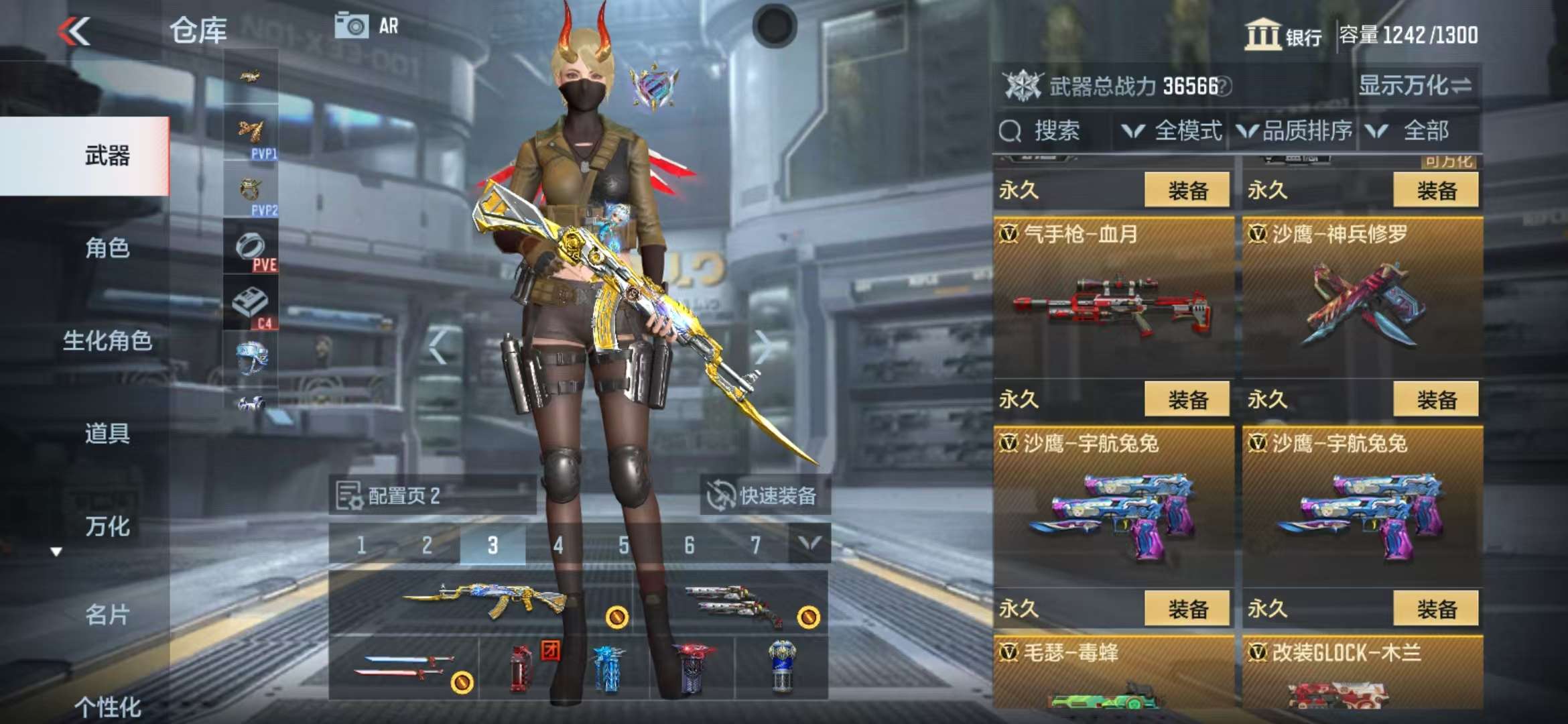Toggle 显示万化 display
This screenshot has height=724, width=1568.
[x=1415, y=86]
